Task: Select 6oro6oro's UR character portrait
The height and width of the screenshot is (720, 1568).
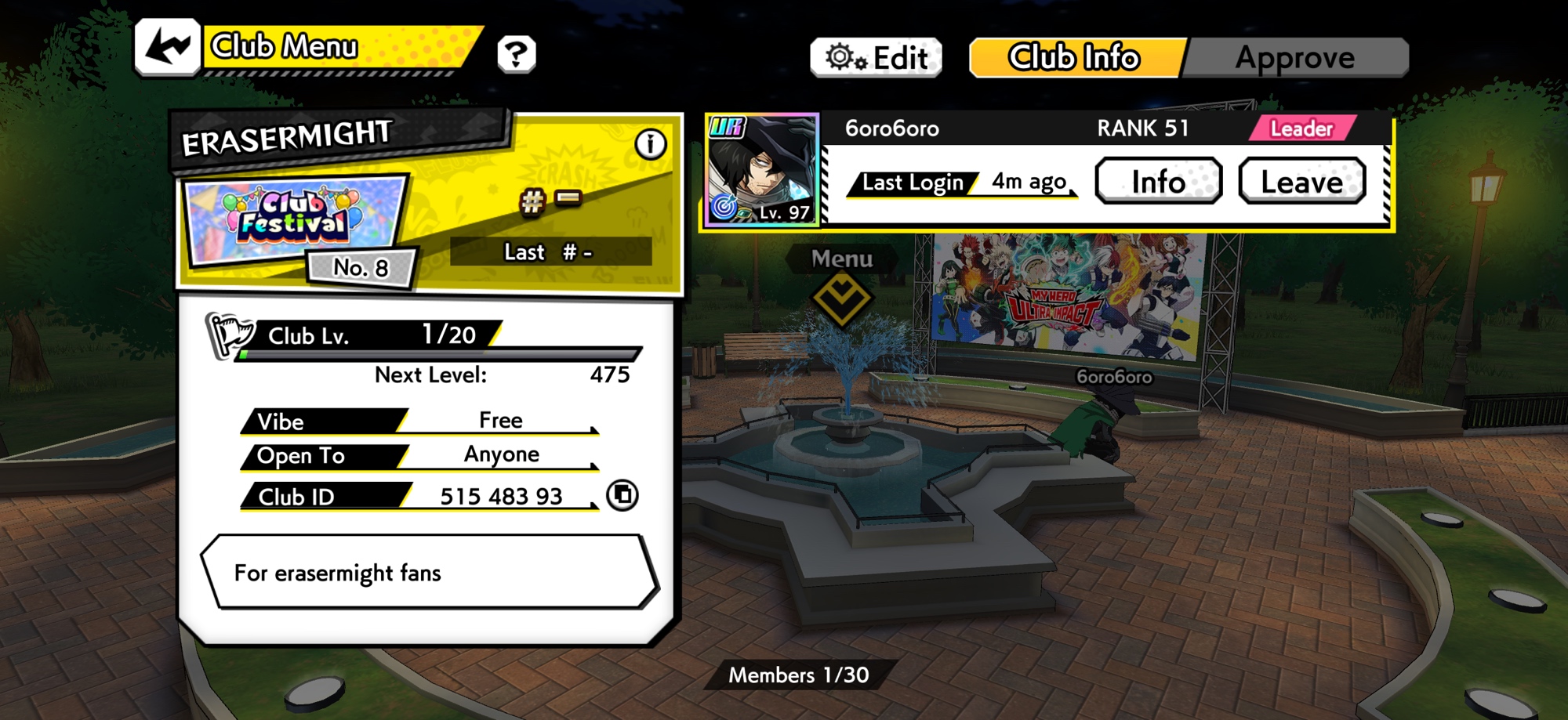Action: coord(762,170)
